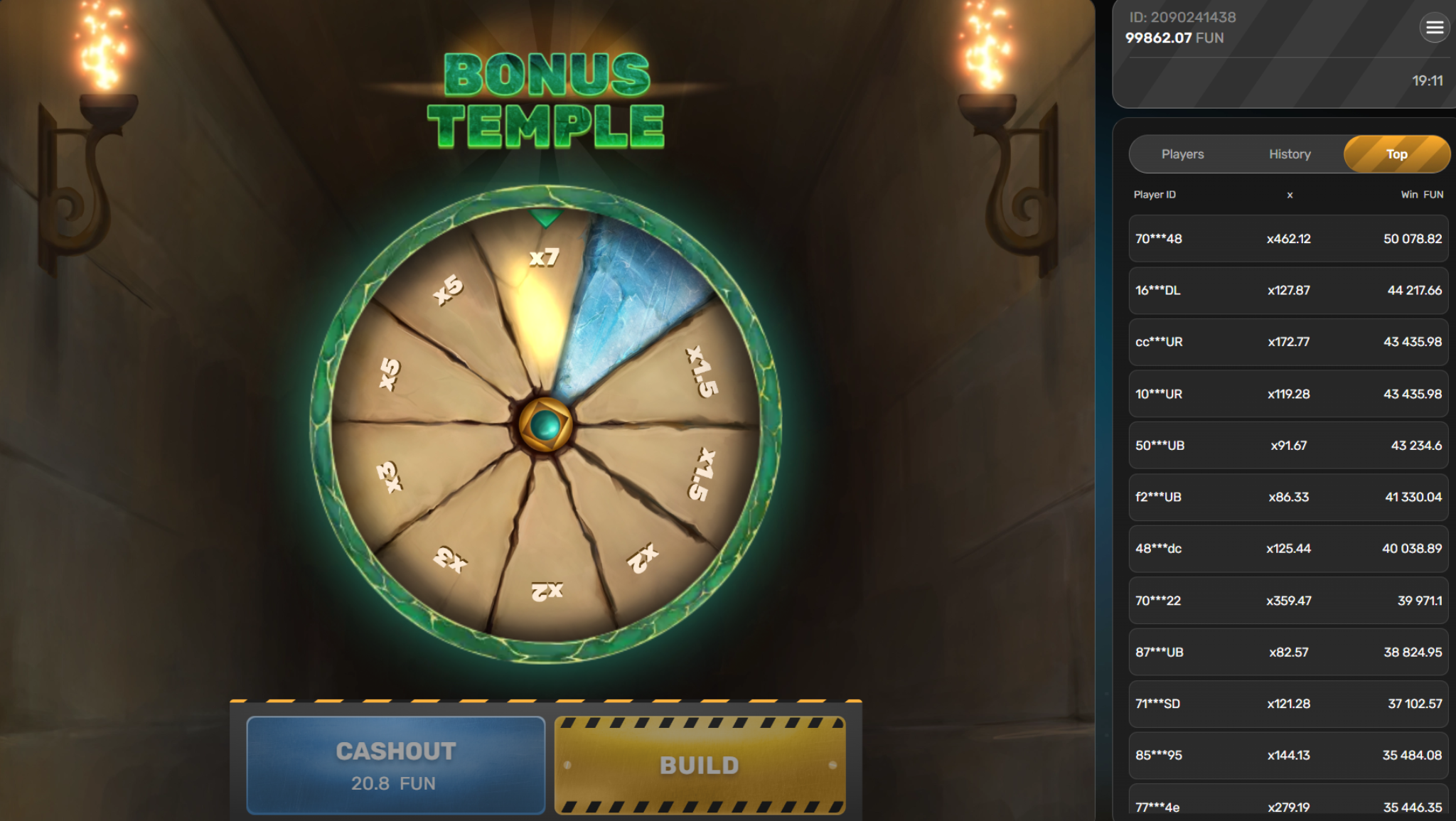Select the Top tab

pyautogui.click(x=1396, y=154)
